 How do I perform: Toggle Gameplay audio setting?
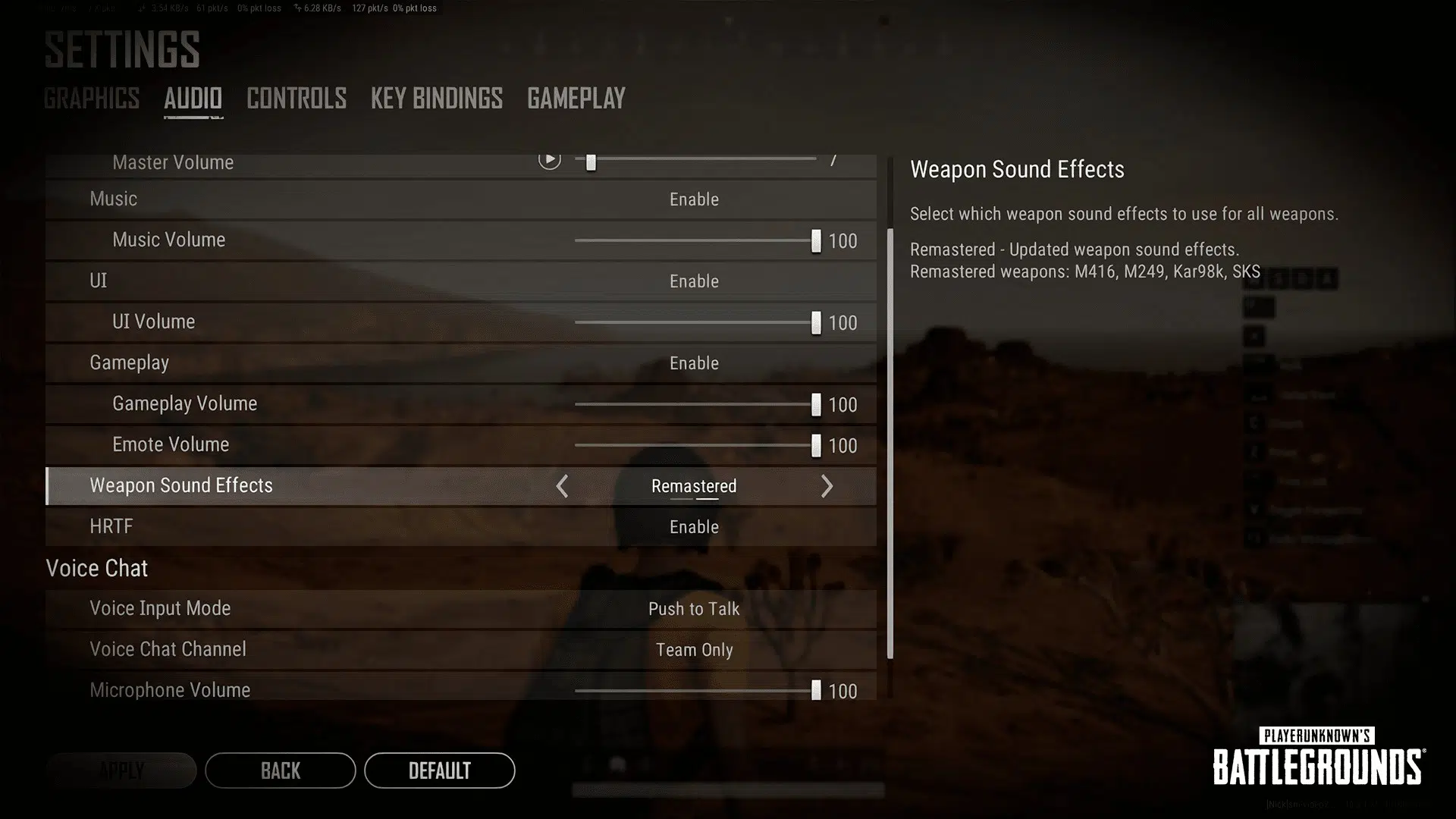coord(694,363)
